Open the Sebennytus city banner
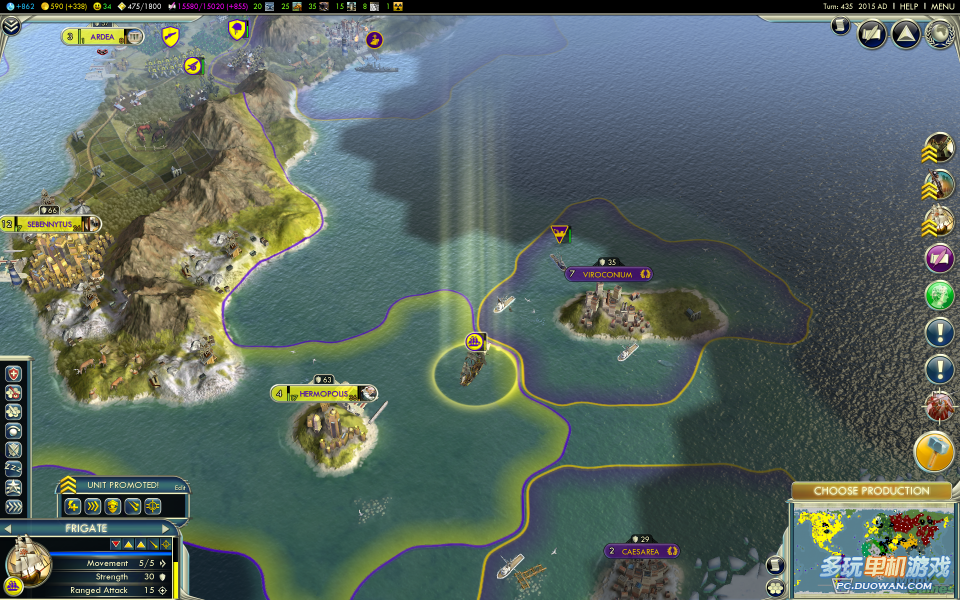960x600 pixels. [x=51, y=224]
